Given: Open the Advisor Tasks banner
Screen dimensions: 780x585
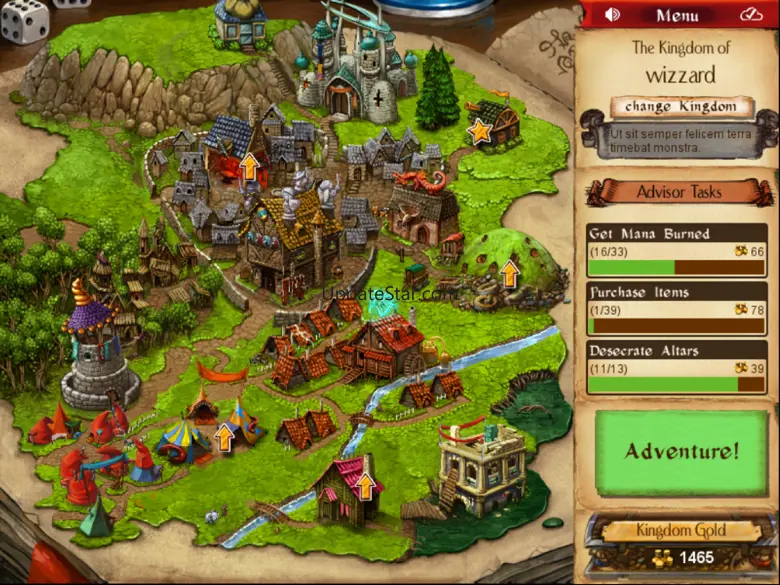Looking at the screenshot, I should tap(678, 191).
